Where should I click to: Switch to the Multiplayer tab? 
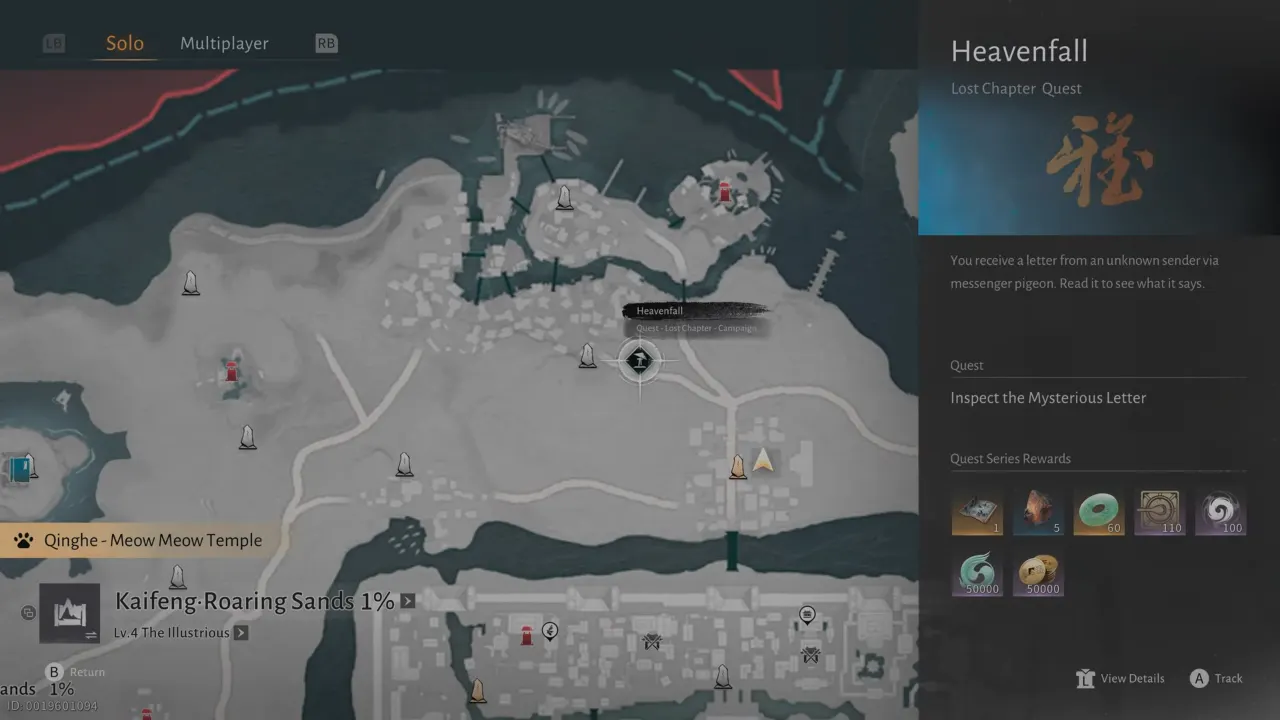click(224, 43)
